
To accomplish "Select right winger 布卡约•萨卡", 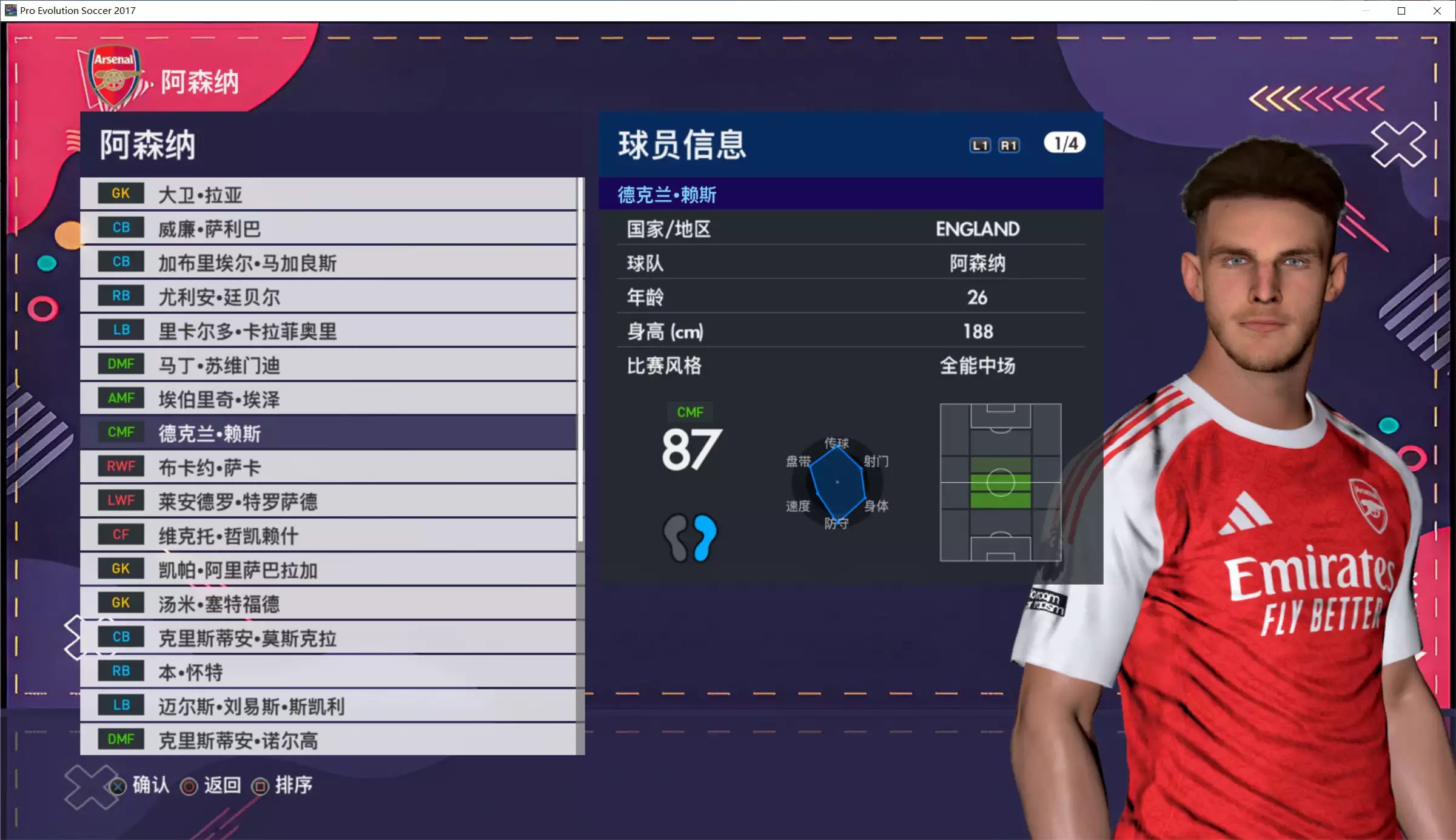I will coord(327,467).
